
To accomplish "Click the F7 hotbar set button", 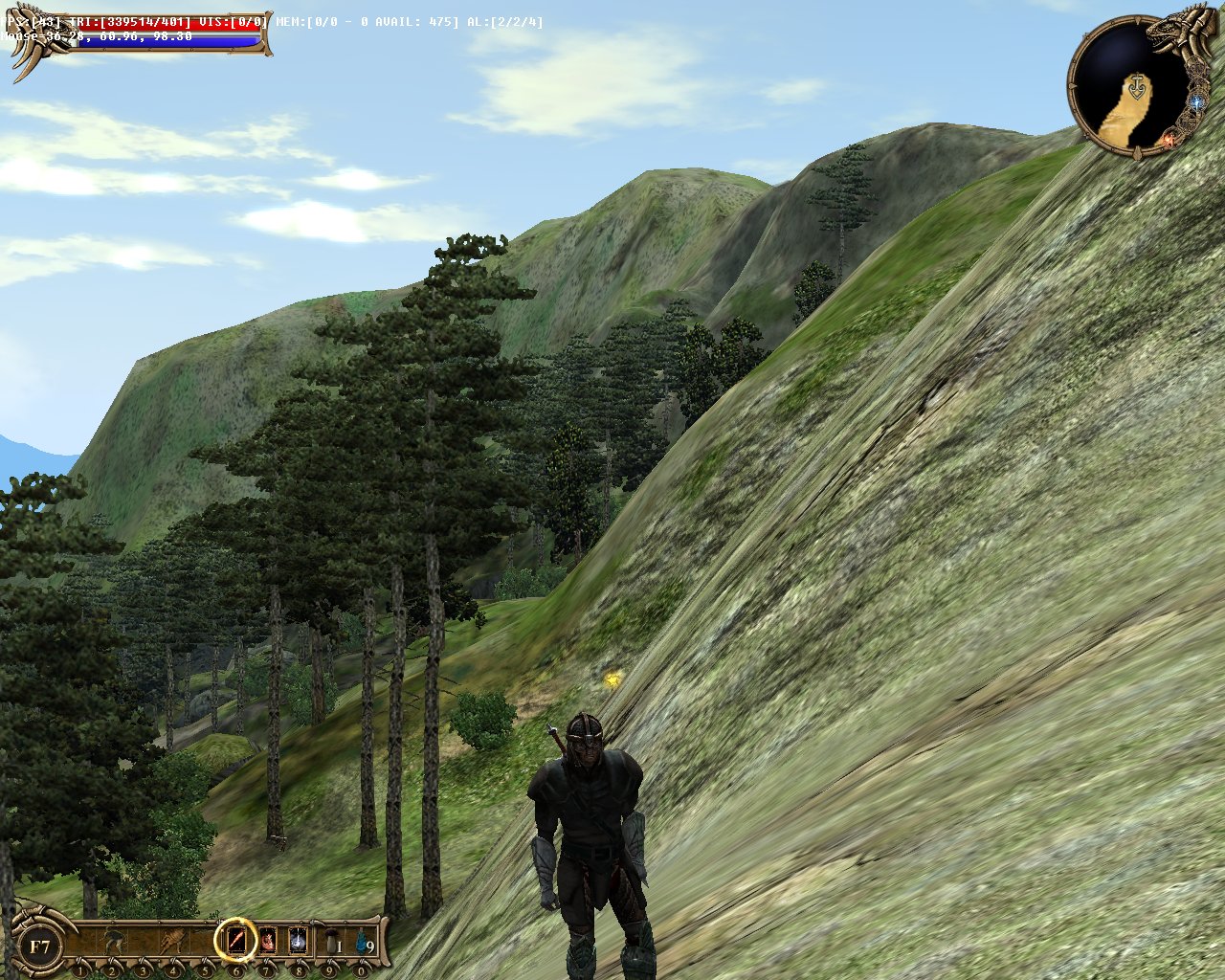I will [40, 947].
